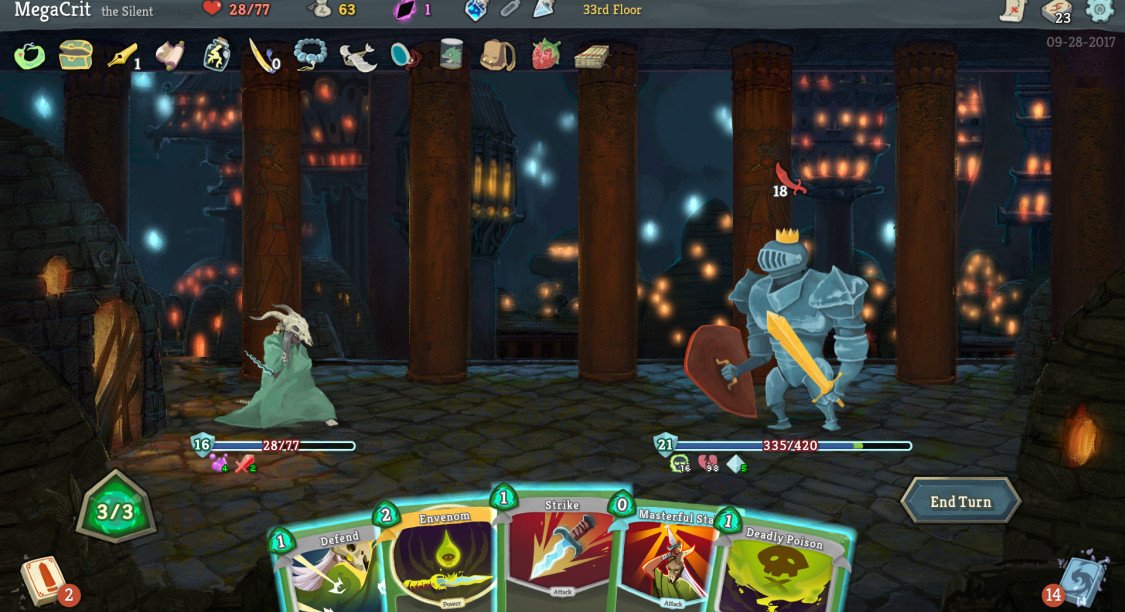Use the blue round potion
Viewport: 1125px width, 612px height.
(x=476, y=10)
